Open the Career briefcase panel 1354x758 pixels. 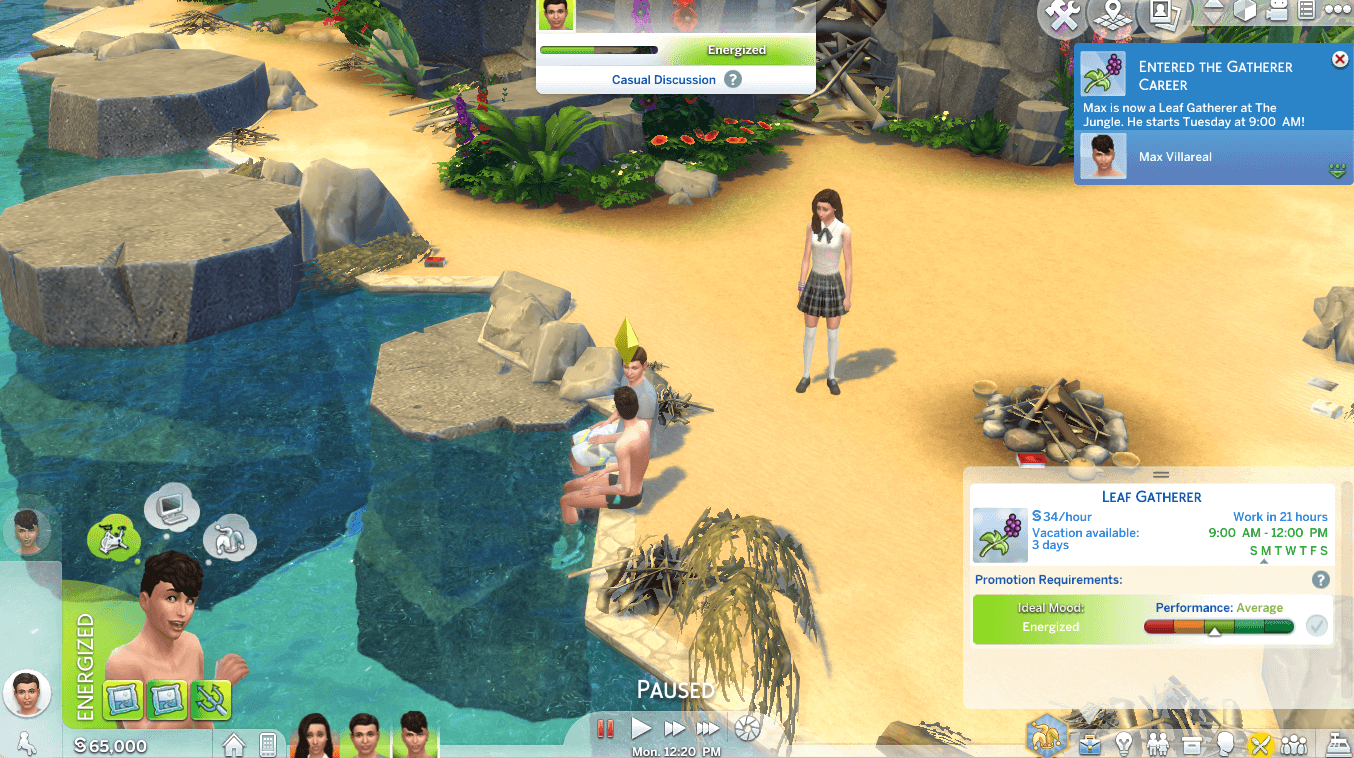[1091, 744]
